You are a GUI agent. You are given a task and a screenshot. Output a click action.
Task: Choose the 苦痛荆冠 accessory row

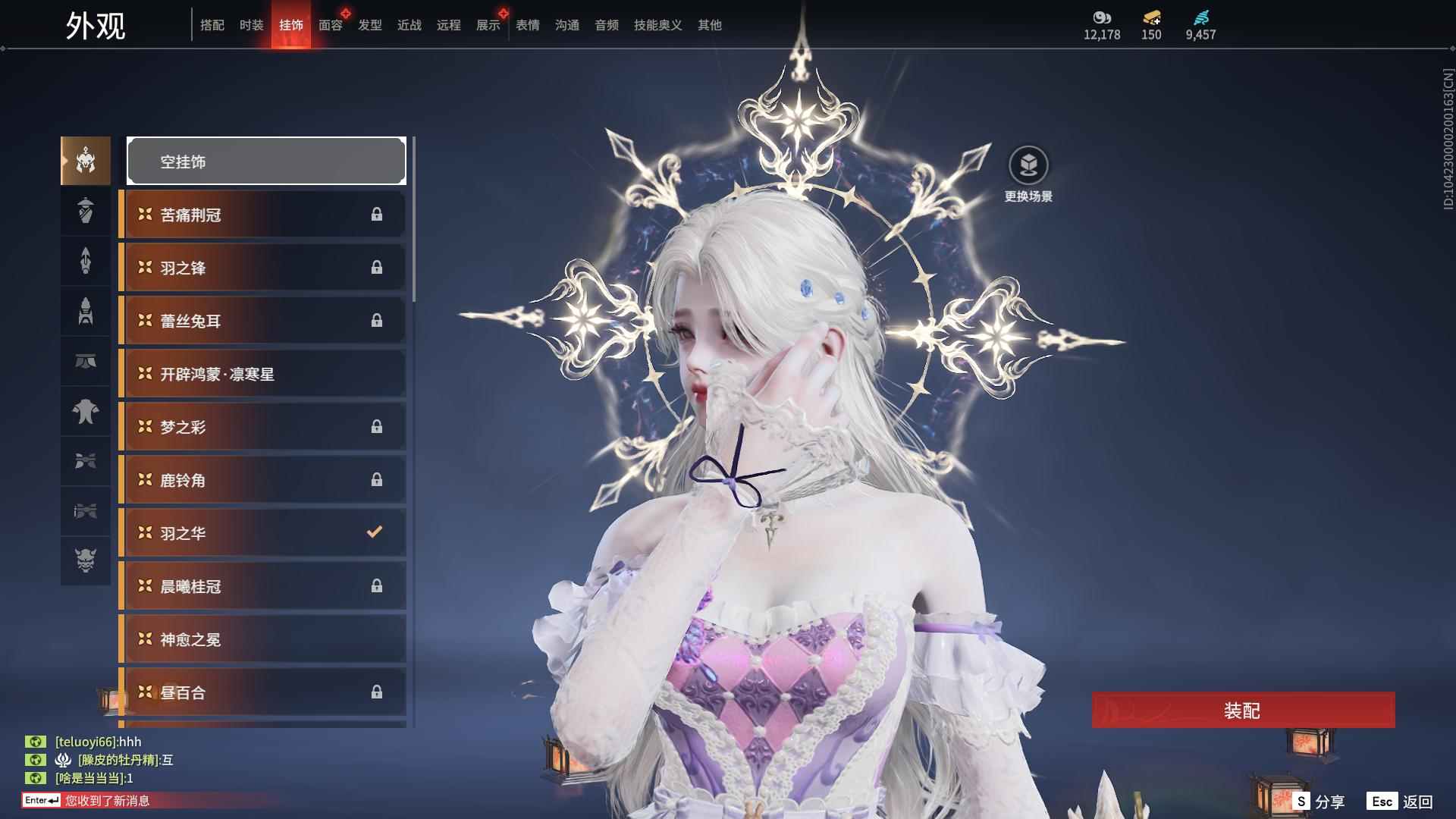click(x=262, y=215)
